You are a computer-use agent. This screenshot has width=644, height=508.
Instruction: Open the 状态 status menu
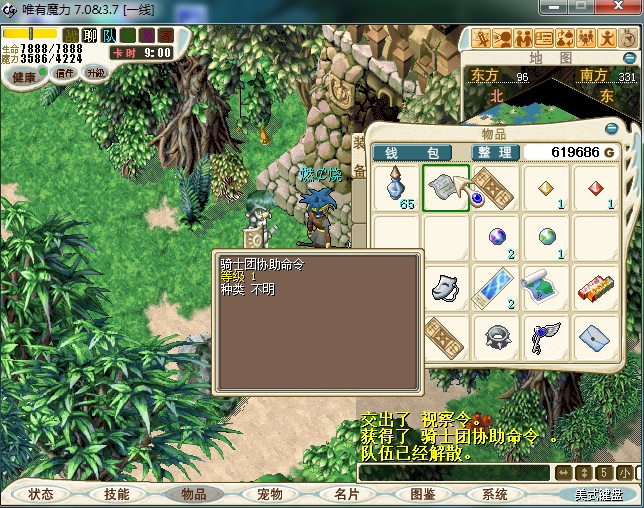coord(41,494)
